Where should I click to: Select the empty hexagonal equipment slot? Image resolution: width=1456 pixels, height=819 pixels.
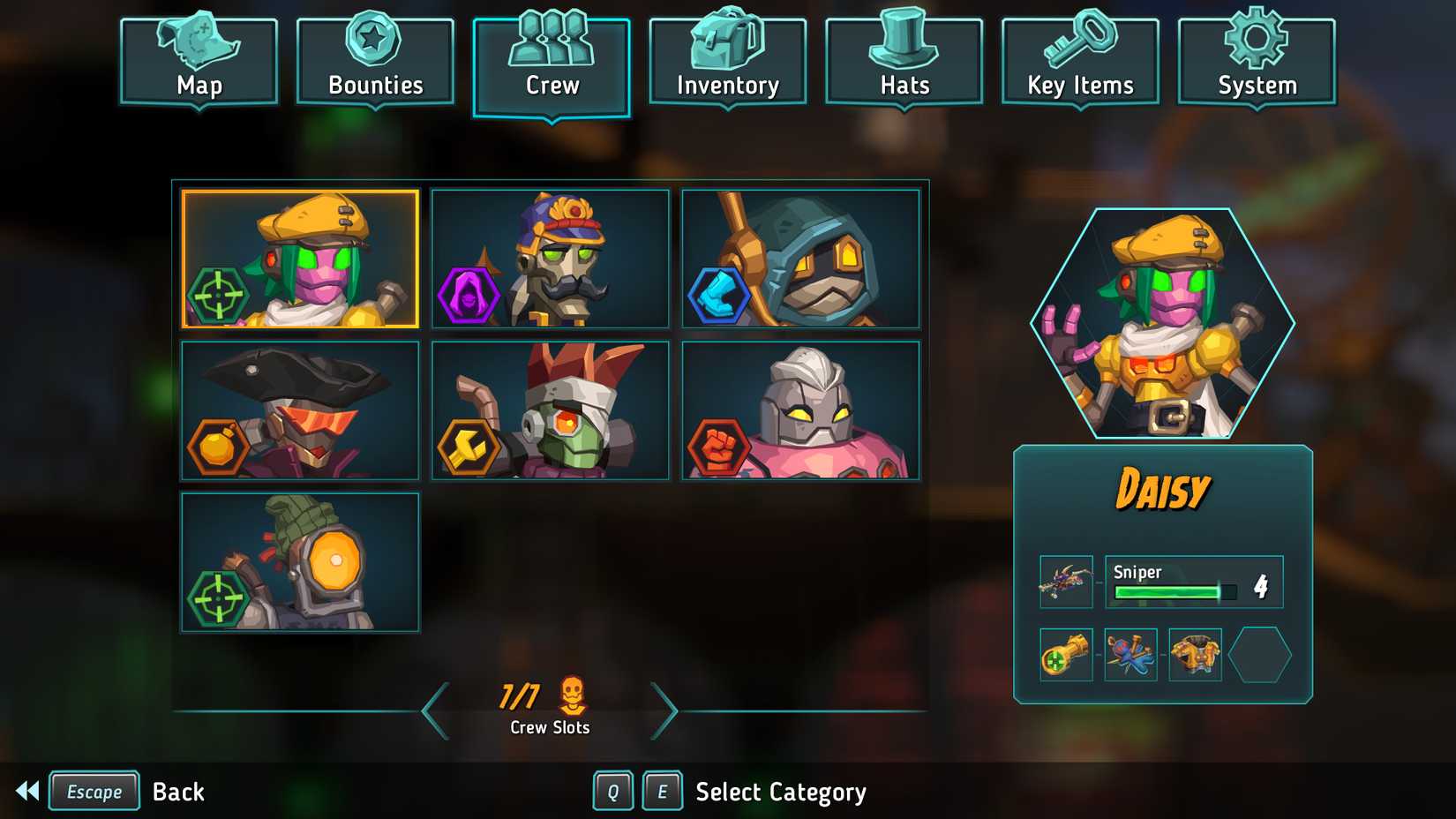pos(1259,656)
